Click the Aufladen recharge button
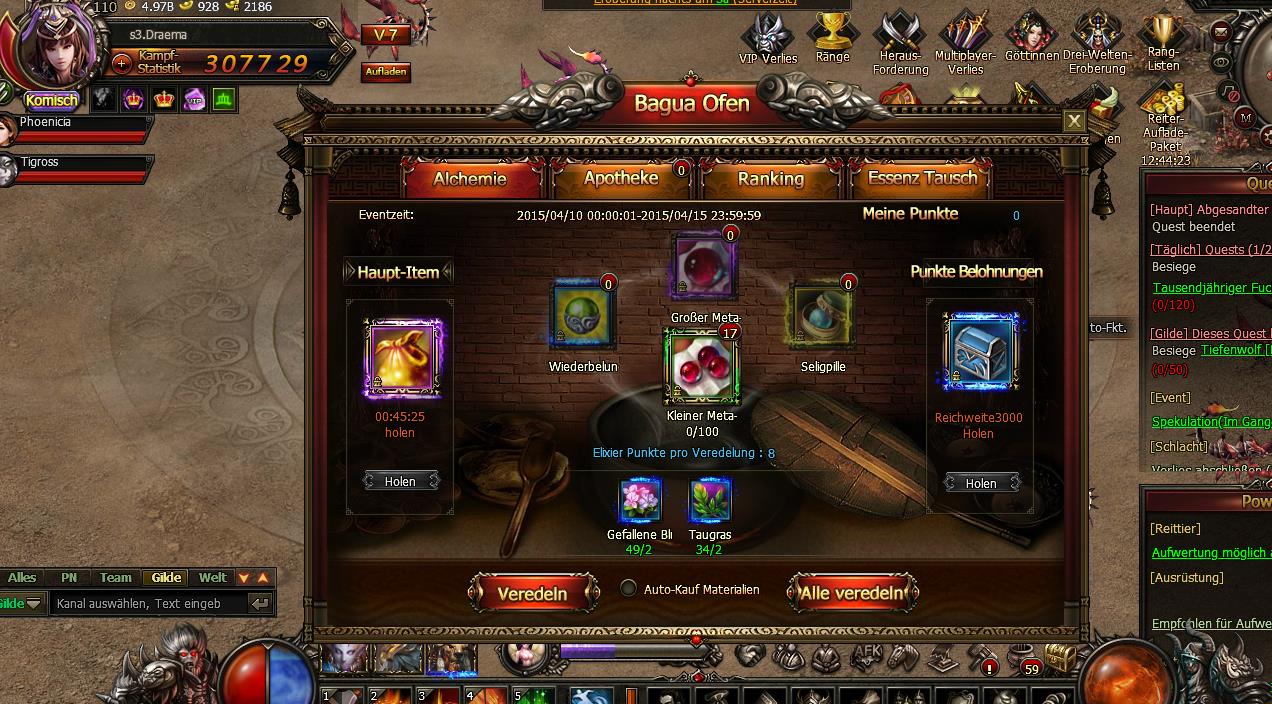 [386, 73]
